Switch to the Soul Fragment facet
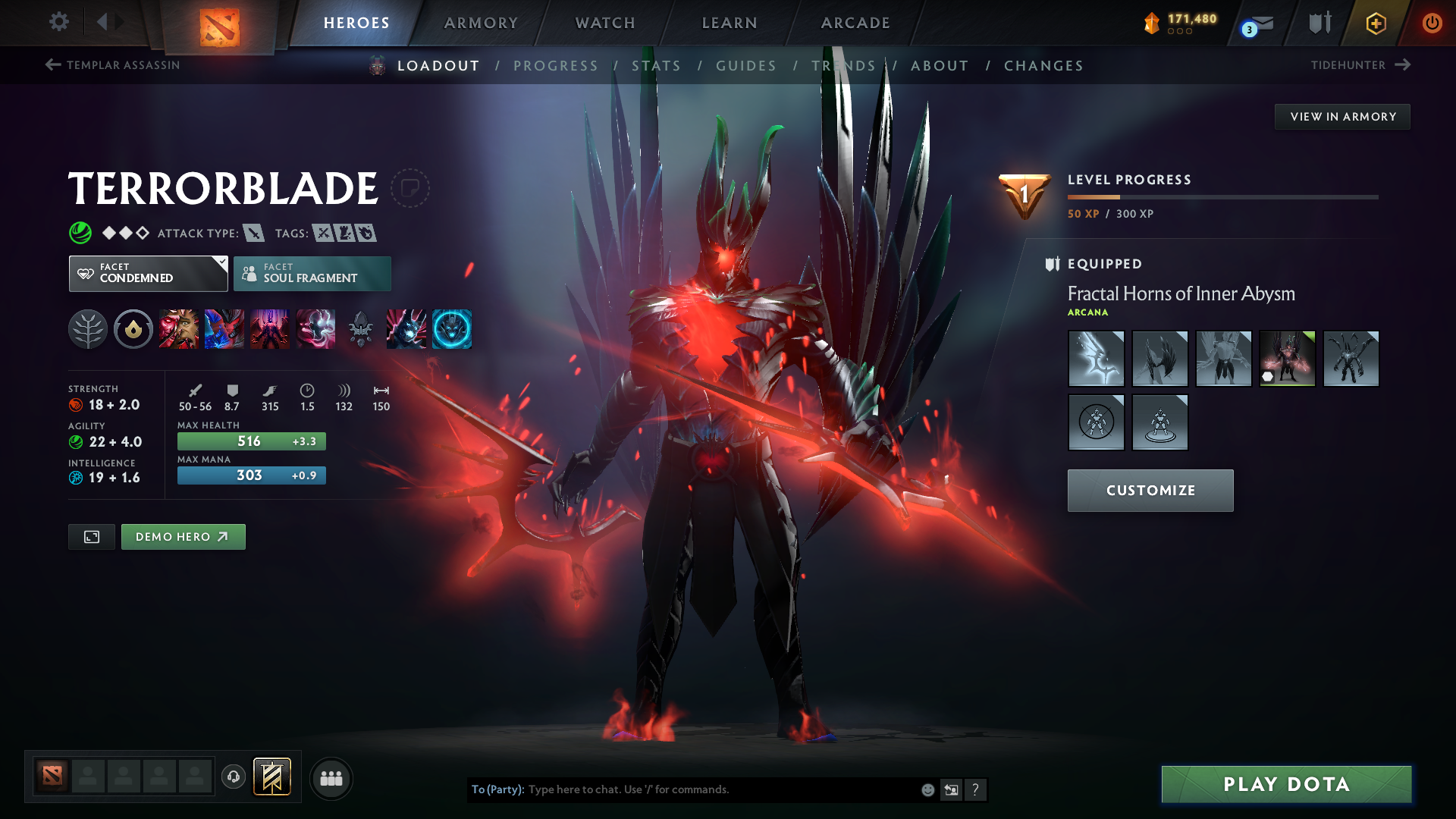The height and width of the screenshot is (819, 1456). tap(312, 273)
